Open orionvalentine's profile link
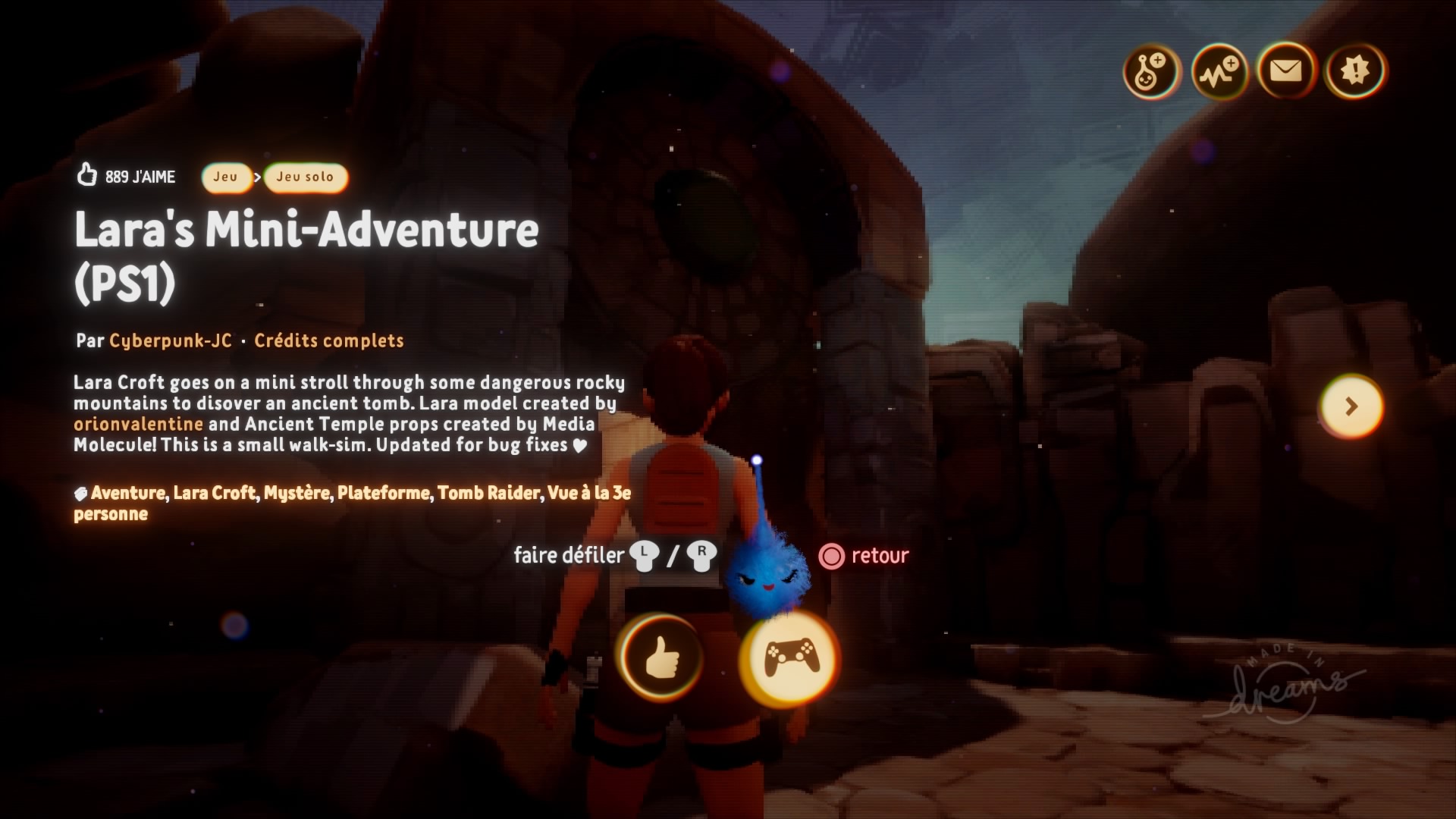This screenshot has width=1456, height=819. coord(138,424)
